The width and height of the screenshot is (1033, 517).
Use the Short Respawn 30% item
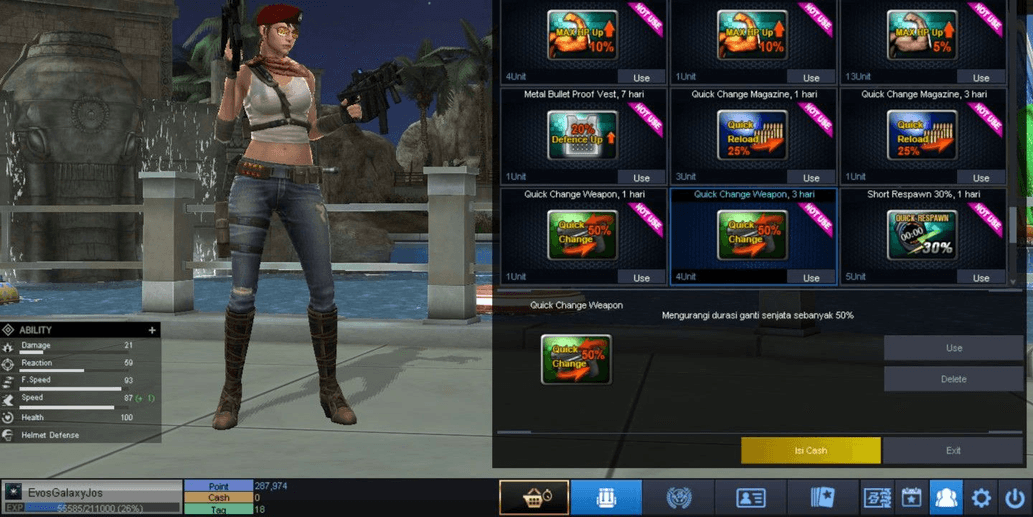tap(980, 277)
